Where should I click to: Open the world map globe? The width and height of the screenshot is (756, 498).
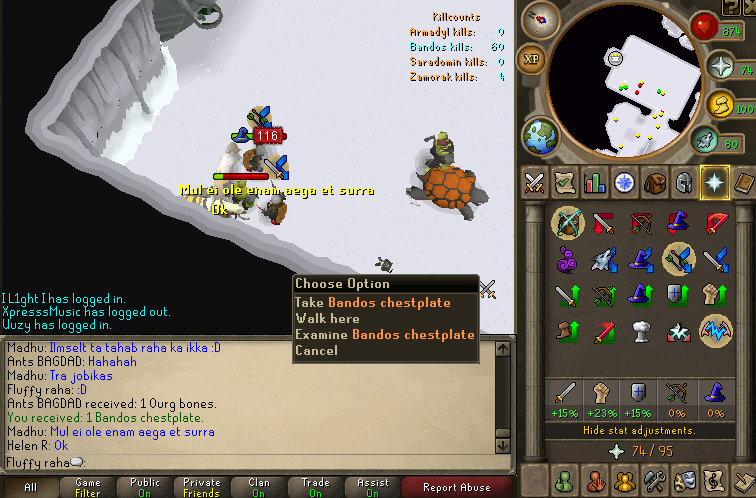pyautogui.click(x=538, y=134)
